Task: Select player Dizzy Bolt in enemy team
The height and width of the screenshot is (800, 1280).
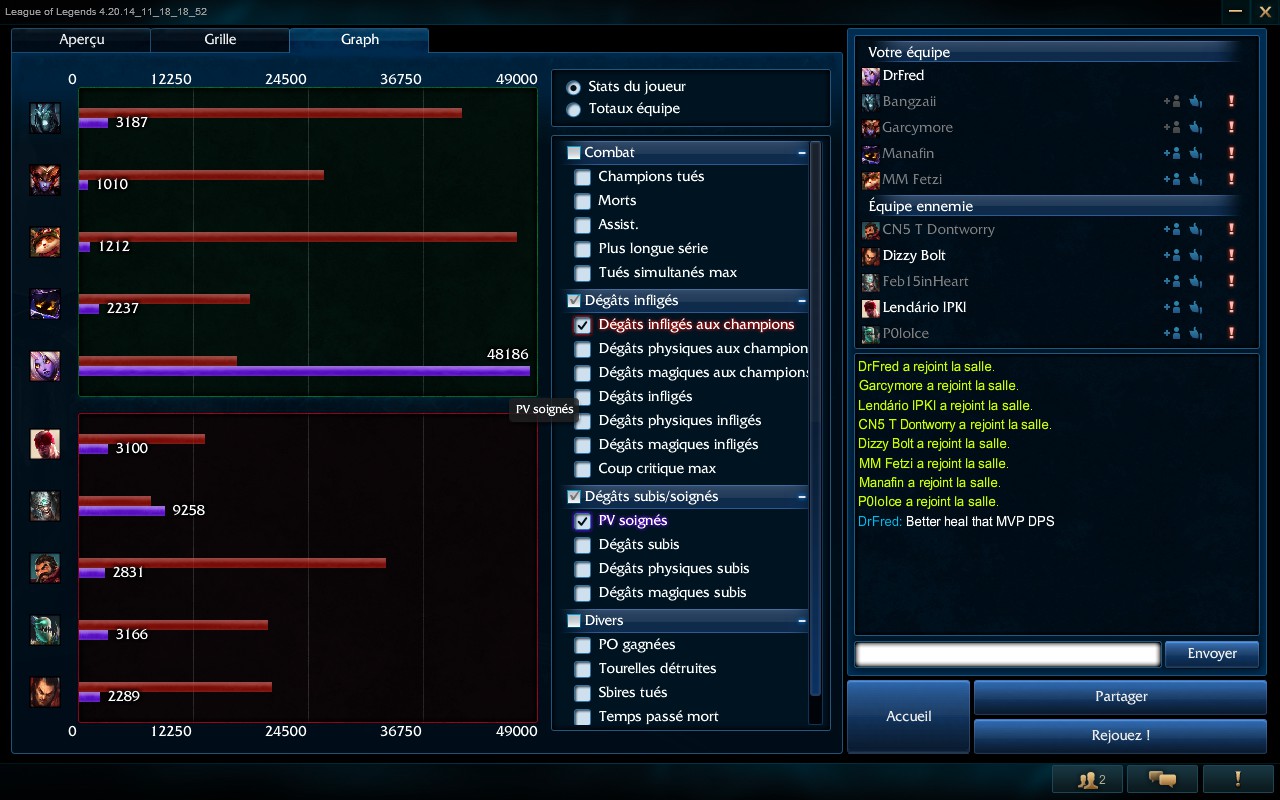Action: click(x=913, y=255)
